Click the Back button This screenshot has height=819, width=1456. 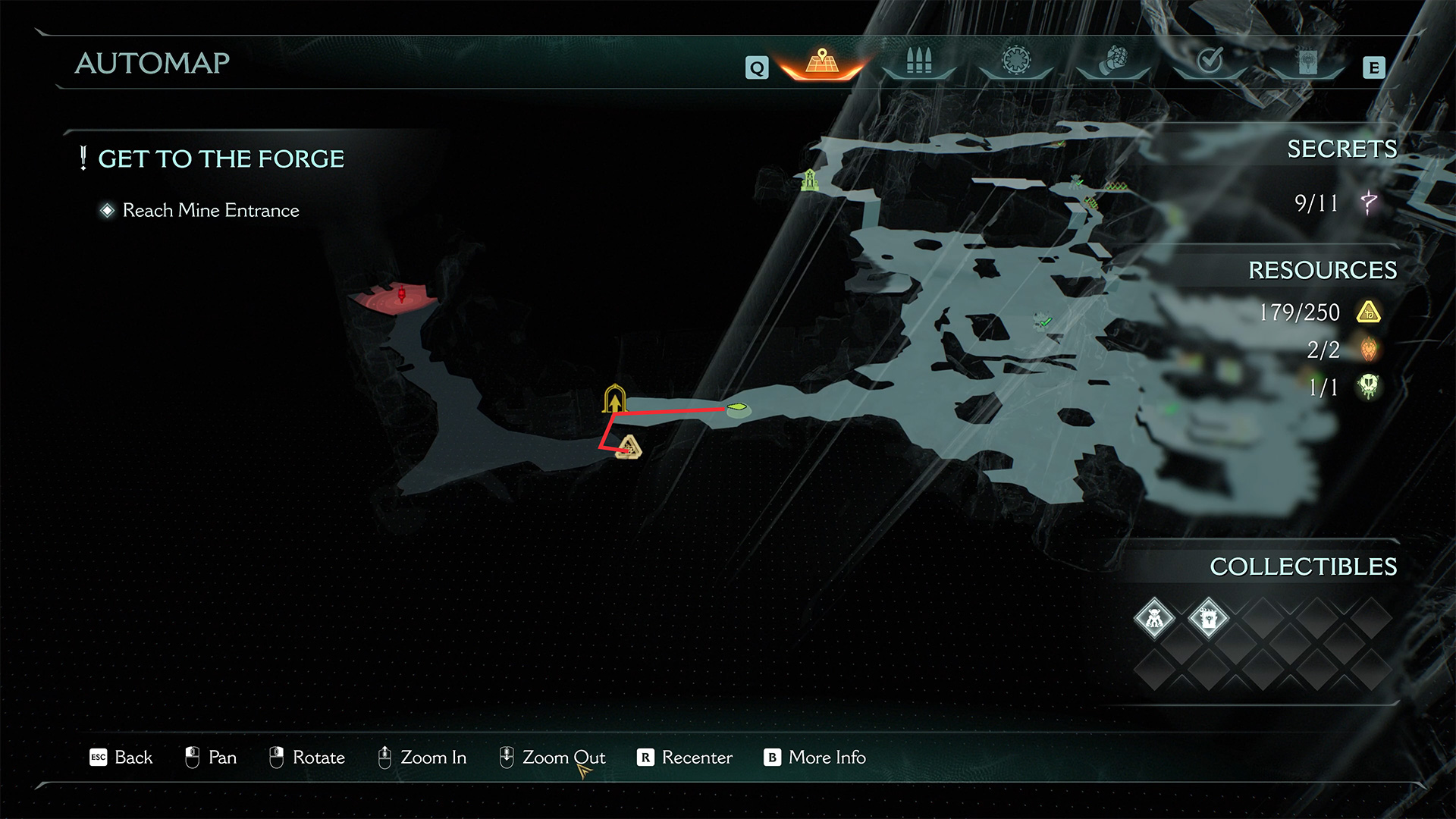(121, 758)
